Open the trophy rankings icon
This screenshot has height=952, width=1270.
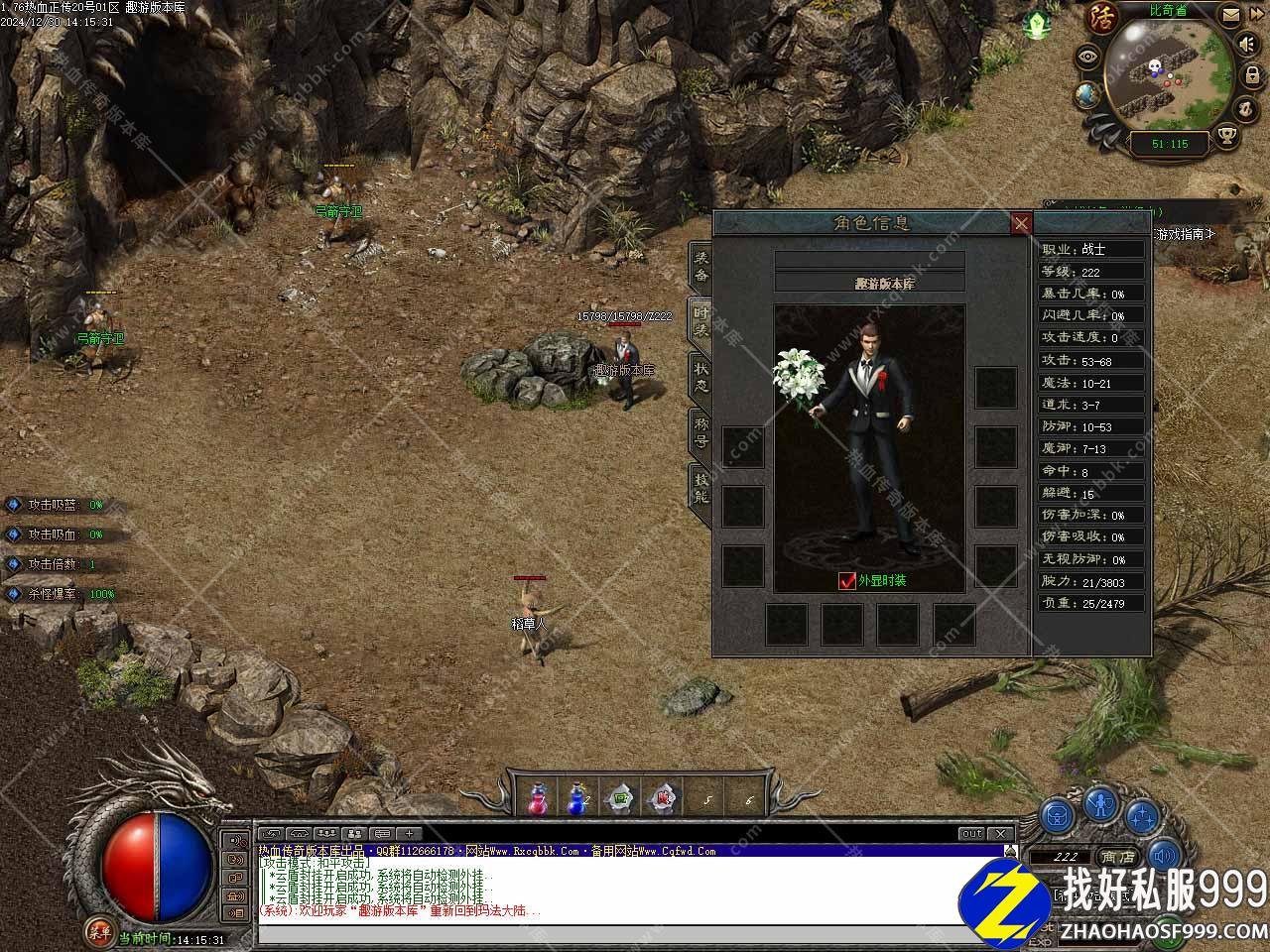pos(1227,136)
